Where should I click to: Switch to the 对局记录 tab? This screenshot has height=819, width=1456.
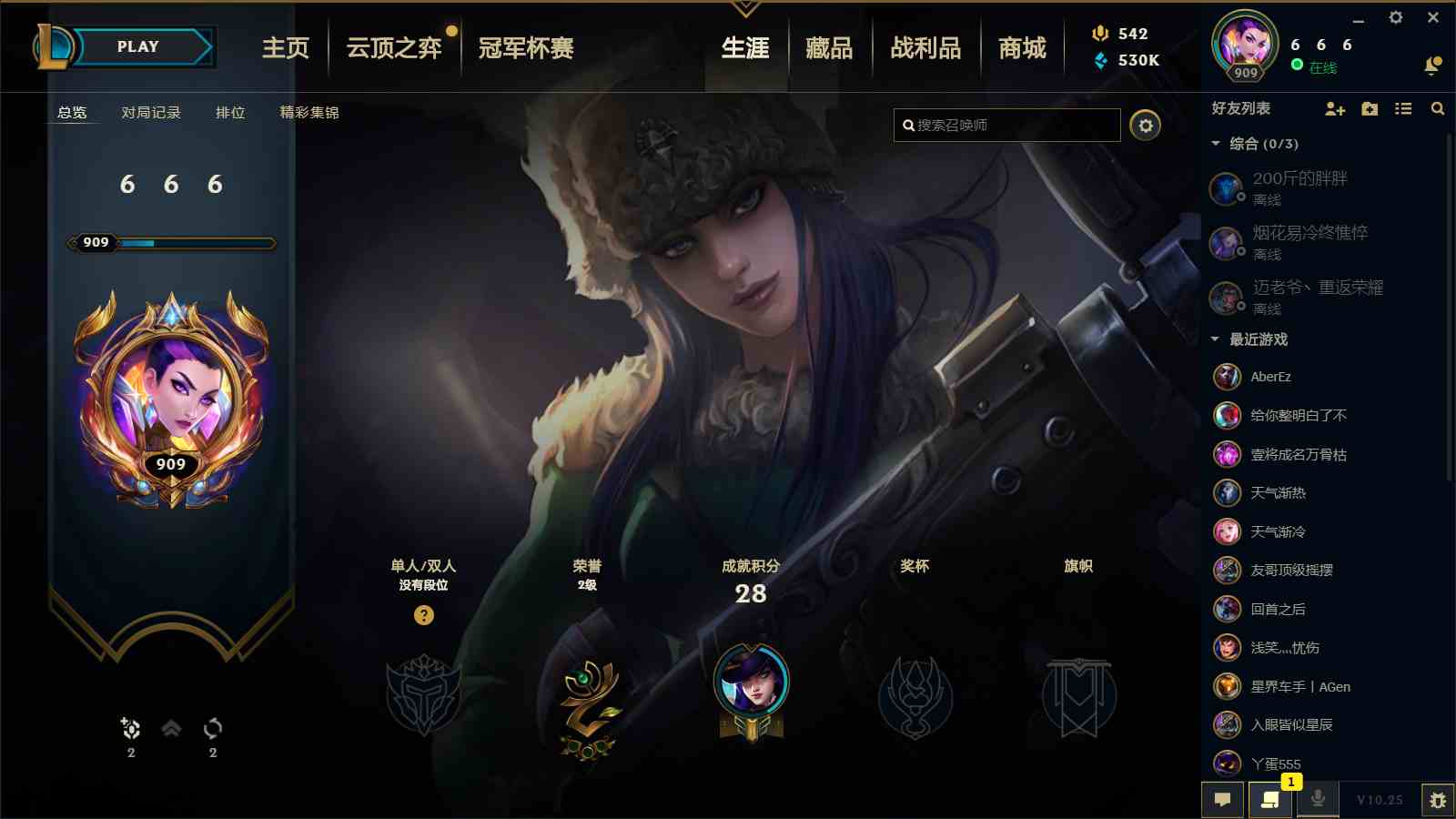151,113
